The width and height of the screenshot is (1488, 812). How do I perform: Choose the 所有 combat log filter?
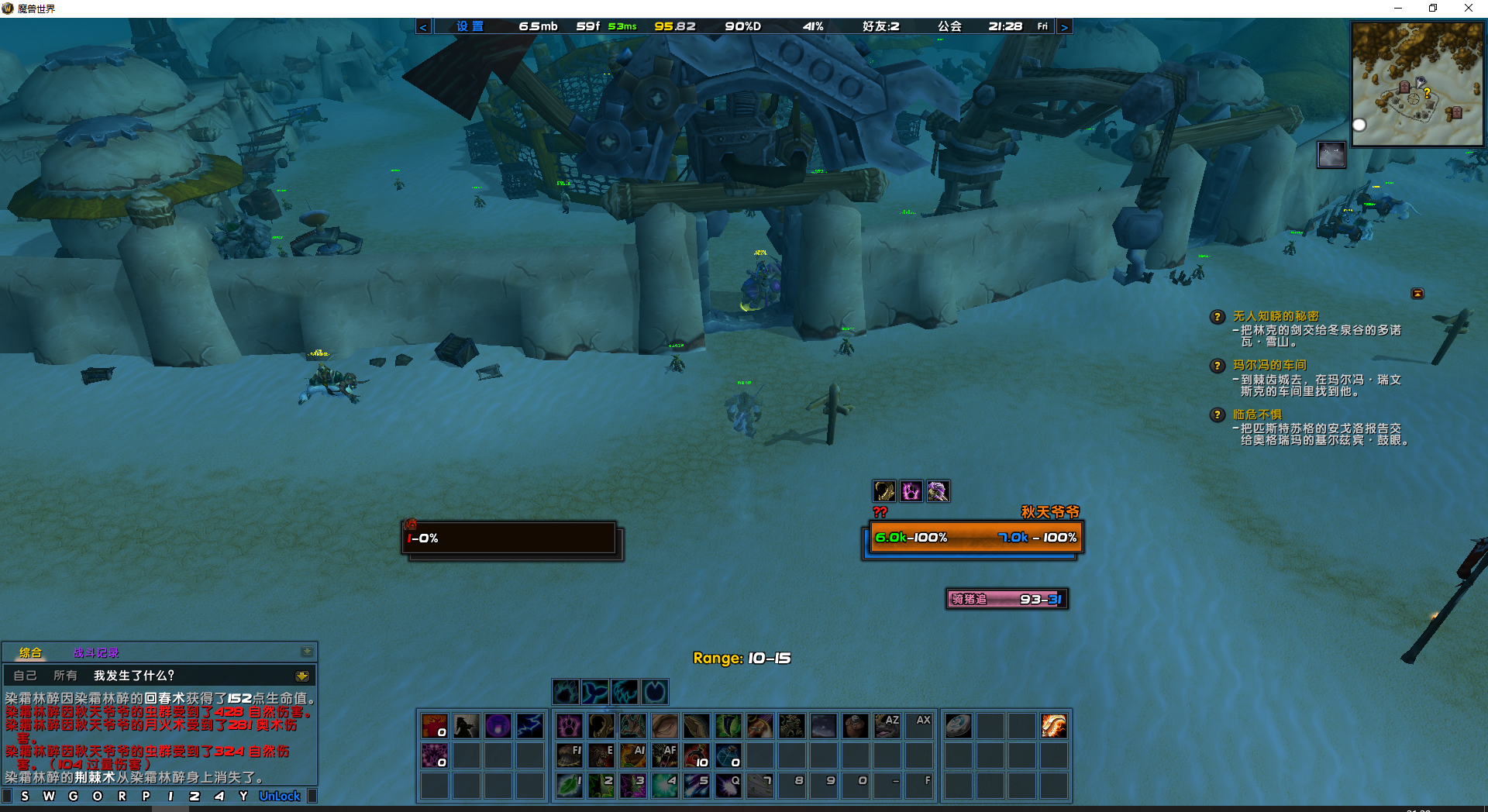coord(65,676)
